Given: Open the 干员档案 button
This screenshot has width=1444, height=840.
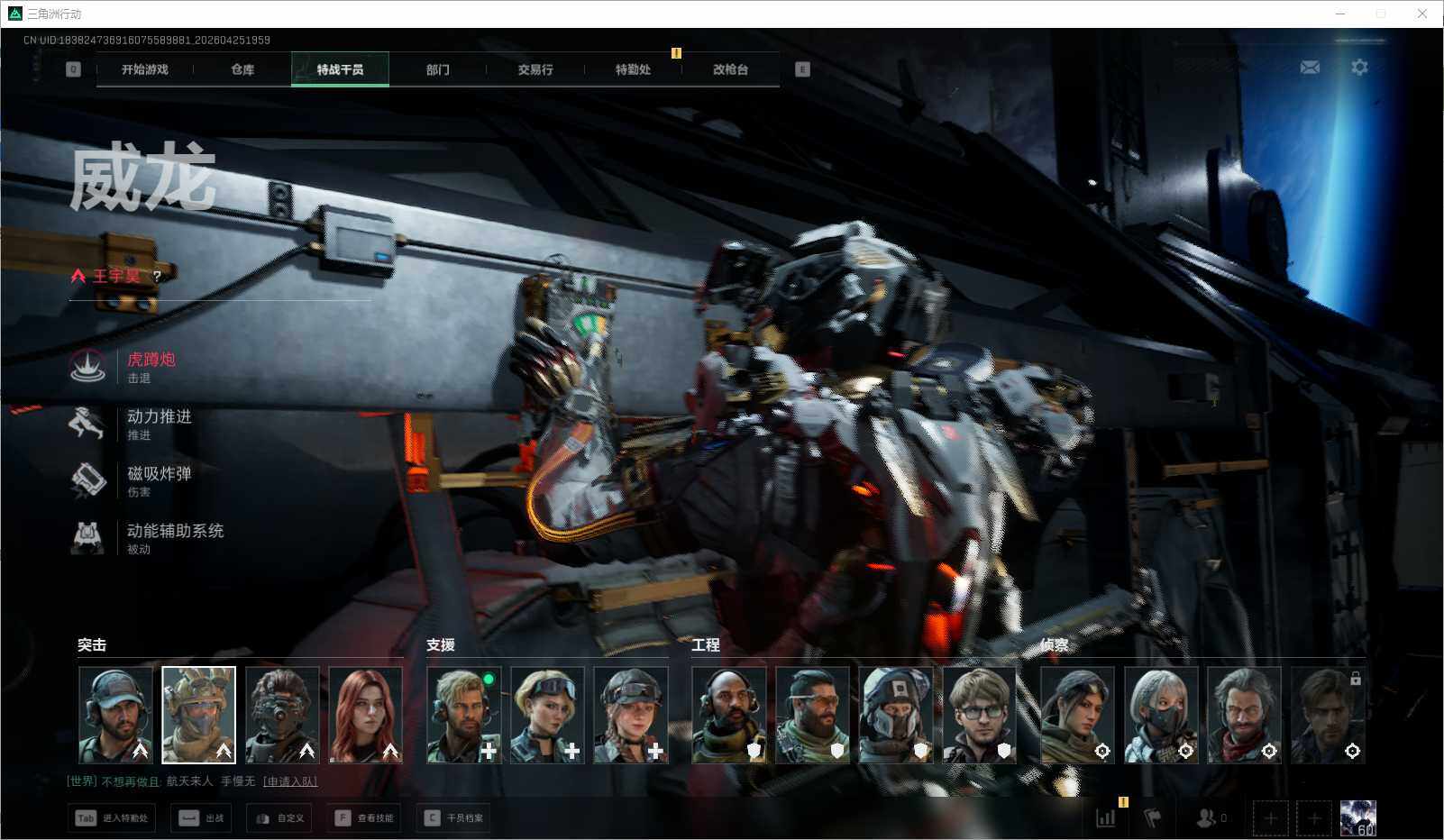Looking at the screenshot, I should tap(454, 818).
